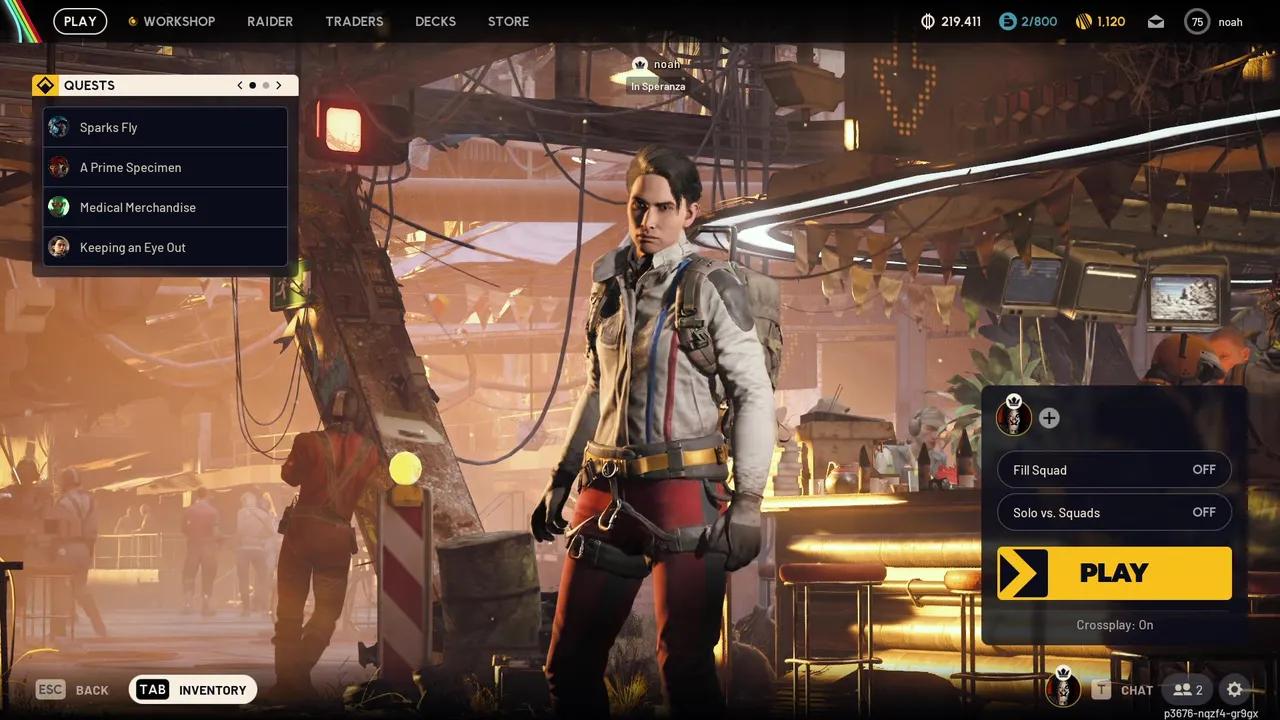Open the Inventory
Screen dimensions: 1280x720
[x=193, y=689]
